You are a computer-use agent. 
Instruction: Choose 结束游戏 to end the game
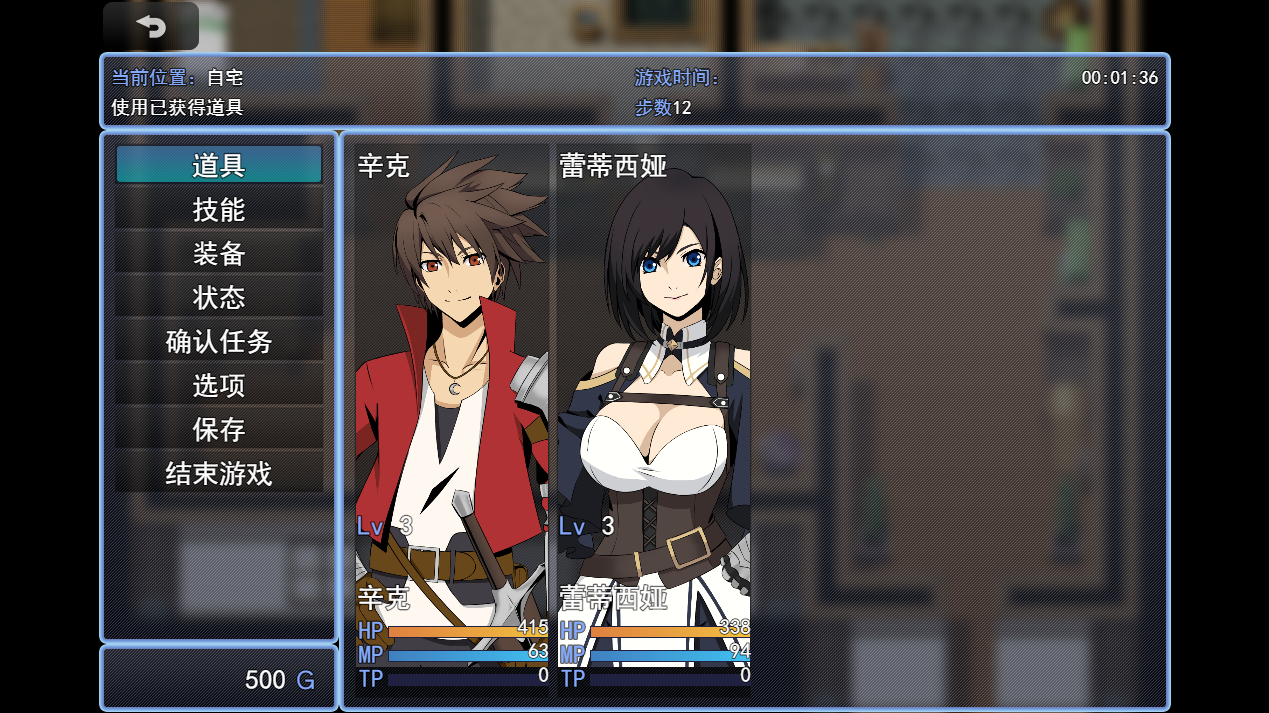click(219, 473)
